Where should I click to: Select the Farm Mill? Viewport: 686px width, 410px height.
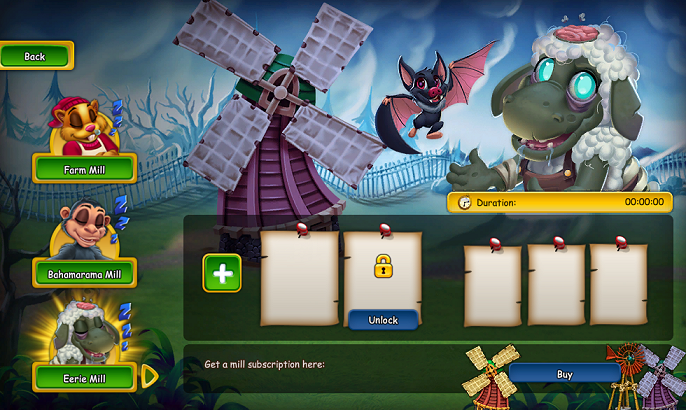(84, 169)
